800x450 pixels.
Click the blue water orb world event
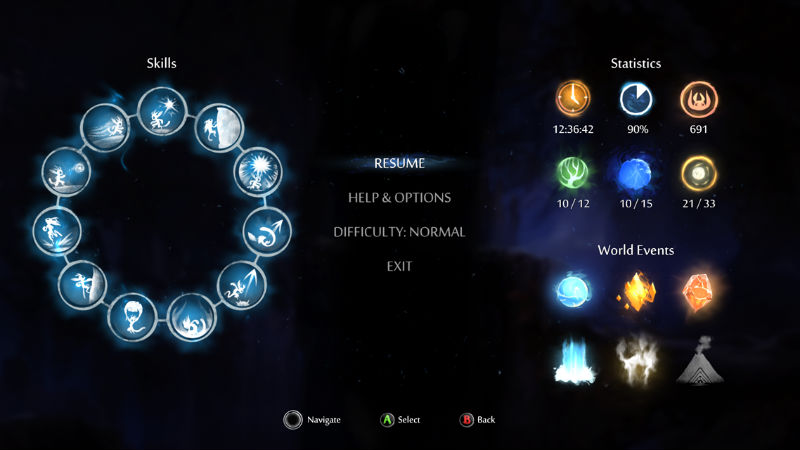[x=577, y=291]
